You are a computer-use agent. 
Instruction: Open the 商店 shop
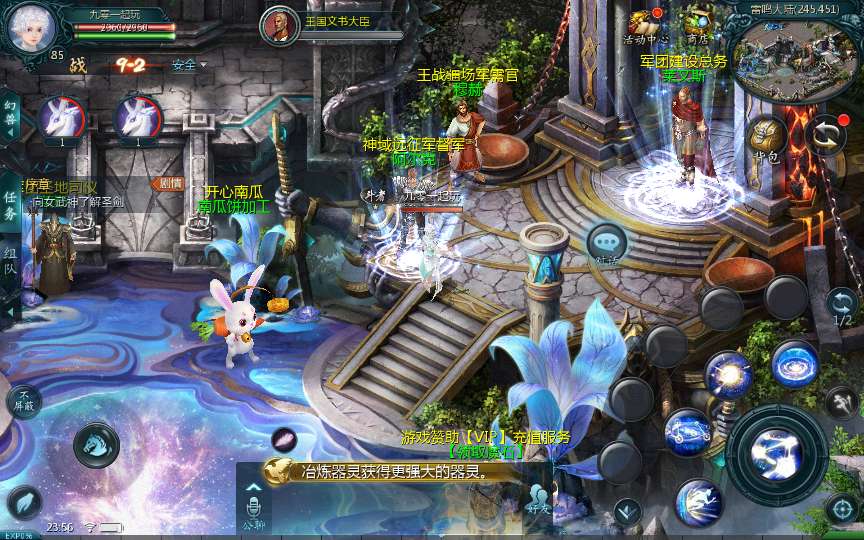tap(698, 24)
